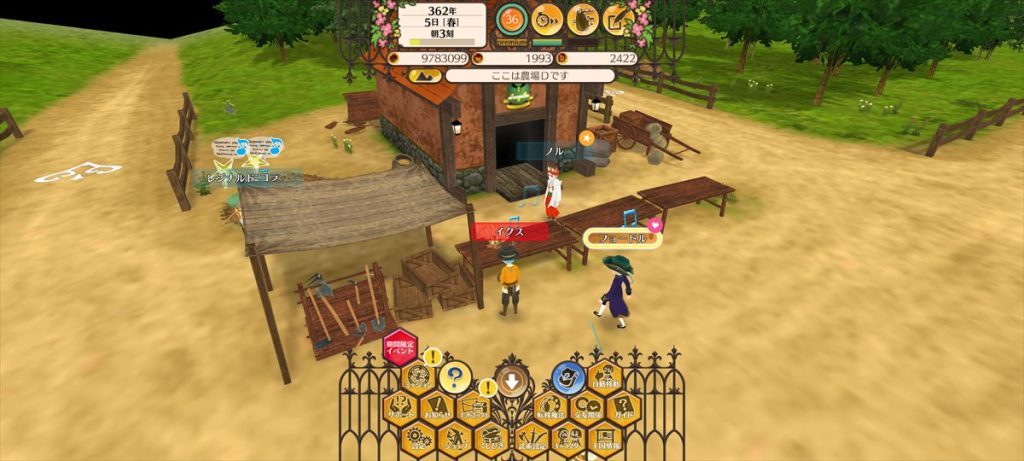Screen dimensions: 1024x461
Task: Open the red 期間限定イベント hexagon
Action: point(400,349)
